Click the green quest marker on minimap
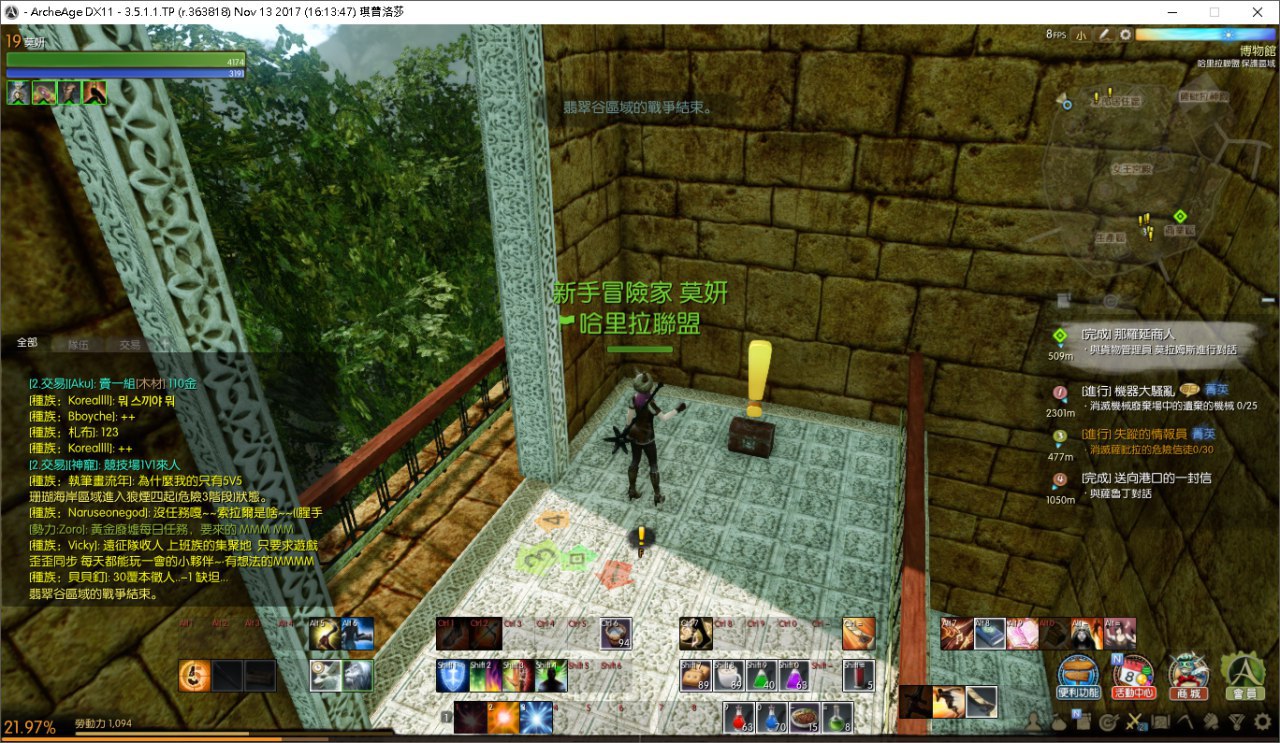Viewport: 1280px width, 743px height. tap(1180, 216)
